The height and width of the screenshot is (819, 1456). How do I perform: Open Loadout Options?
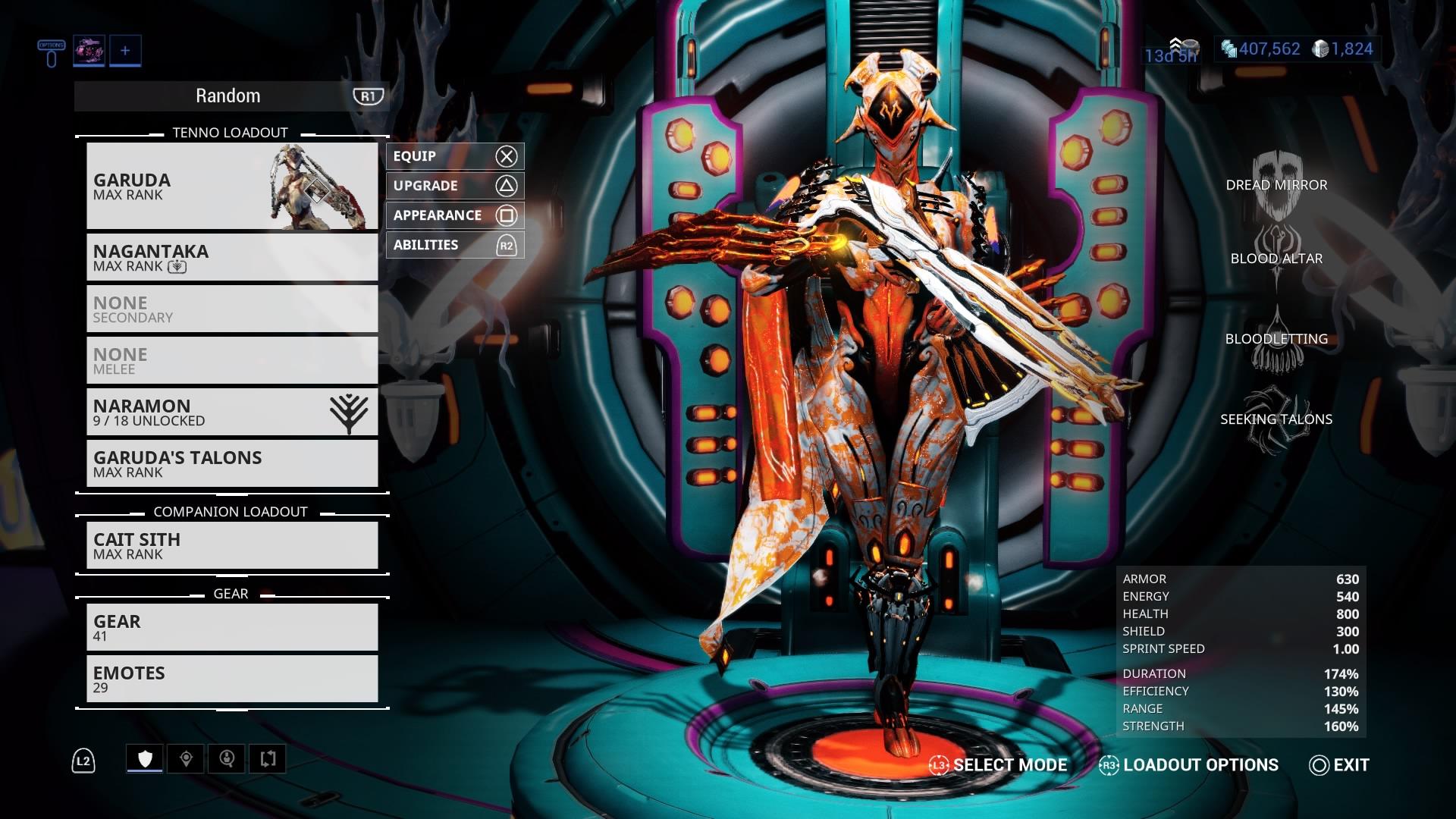click(1189, 765)
